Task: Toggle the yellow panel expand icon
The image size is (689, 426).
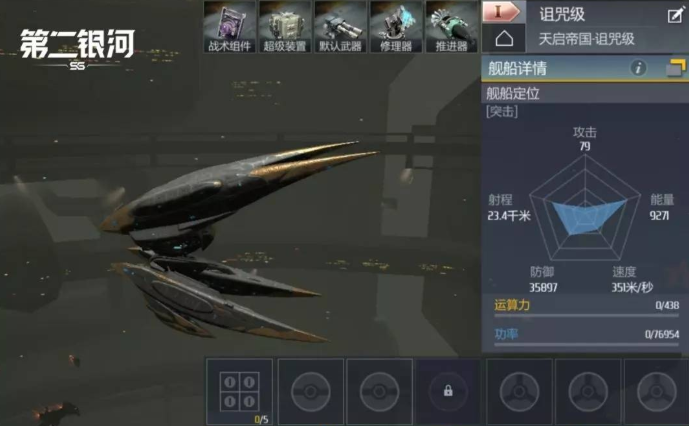Action: pos(675,68)
